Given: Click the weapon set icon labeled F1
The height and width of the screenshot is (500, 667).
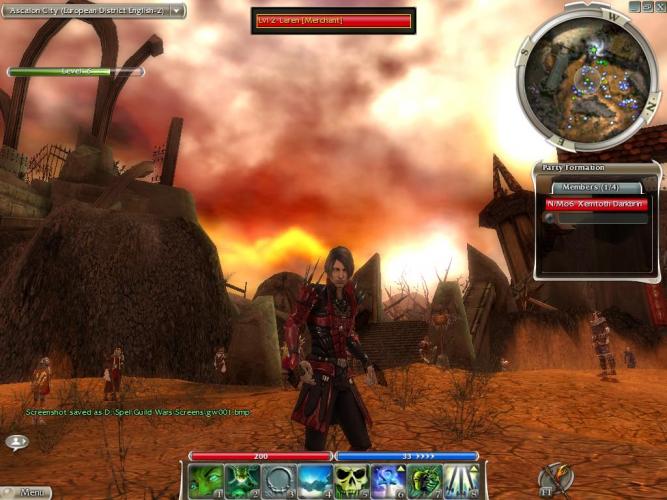Looking at the screenshot, I should 555,481.
